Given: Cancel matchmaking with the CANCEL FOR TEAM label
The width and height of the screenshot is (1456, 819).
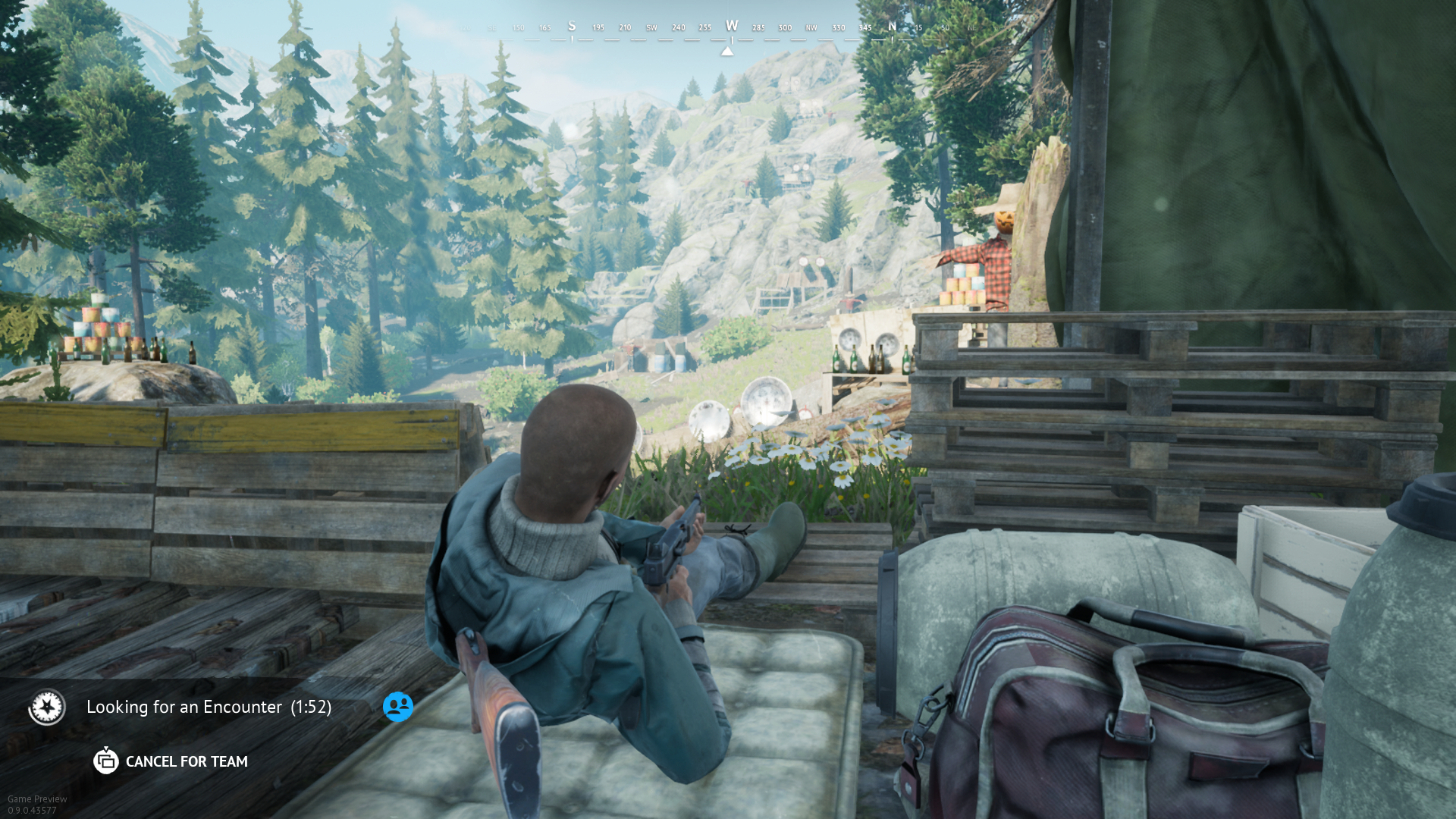Looking at the screenshot, I should point(186,761).
